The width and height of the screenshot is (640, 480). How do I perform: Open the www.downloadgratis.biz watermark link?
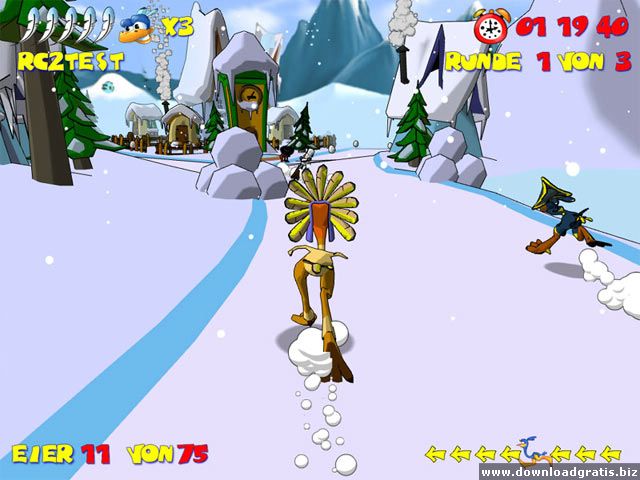coord(557,471)
